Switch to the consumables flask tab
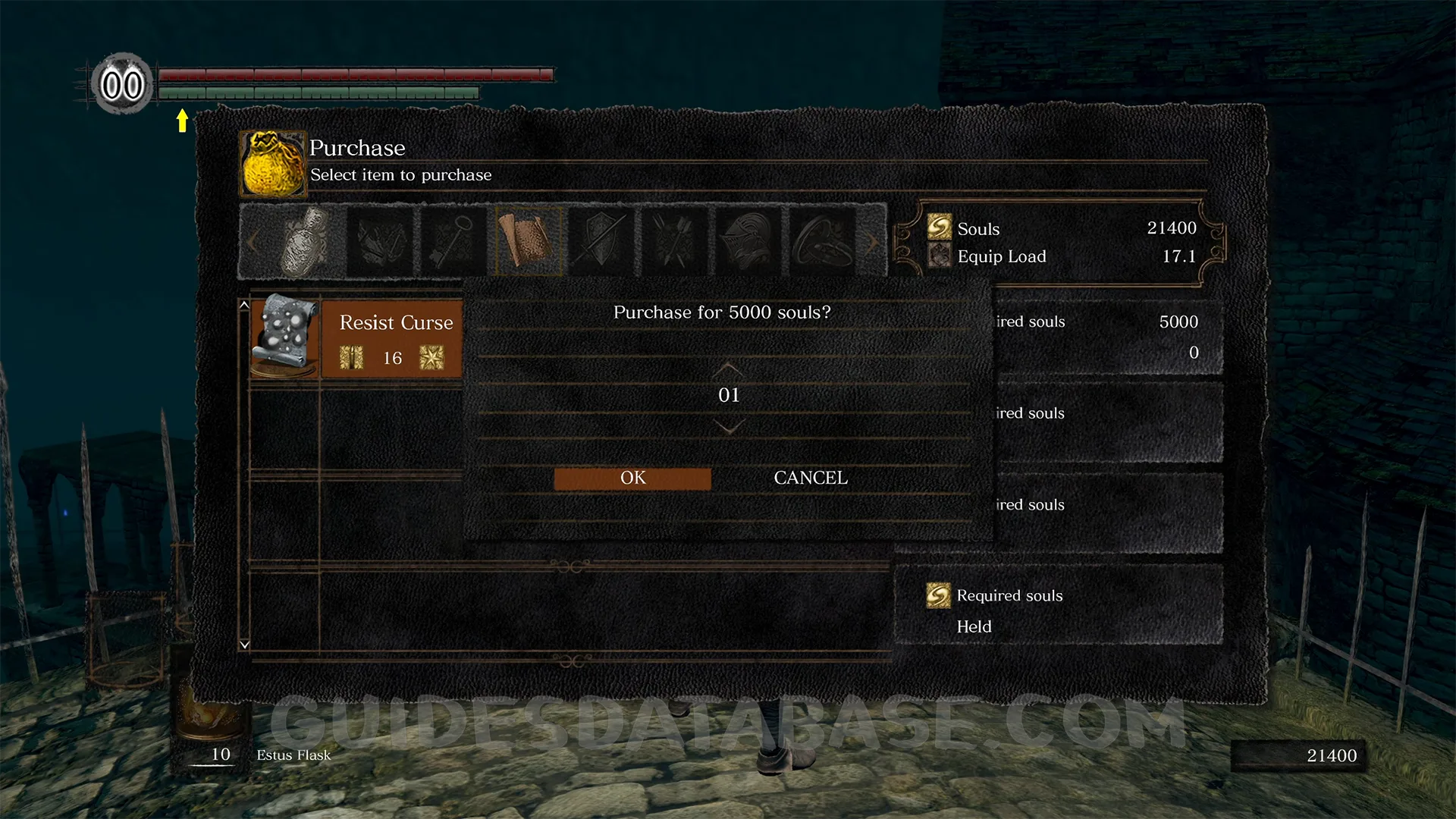Viewport: 1456px width, 819px height. pos(305,242)
